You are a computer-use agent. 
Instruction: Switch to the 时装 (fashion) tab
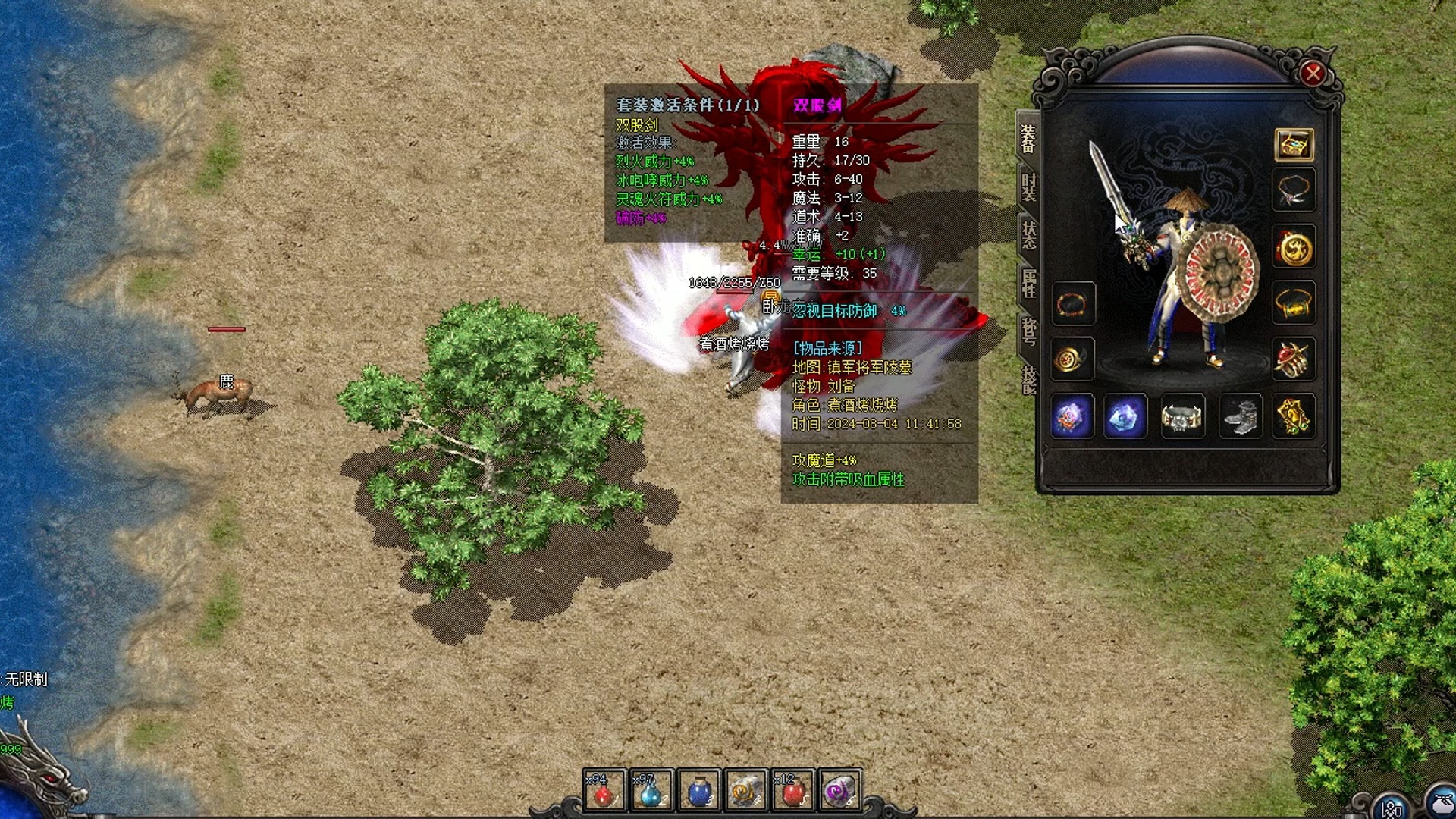(1028, 187)
